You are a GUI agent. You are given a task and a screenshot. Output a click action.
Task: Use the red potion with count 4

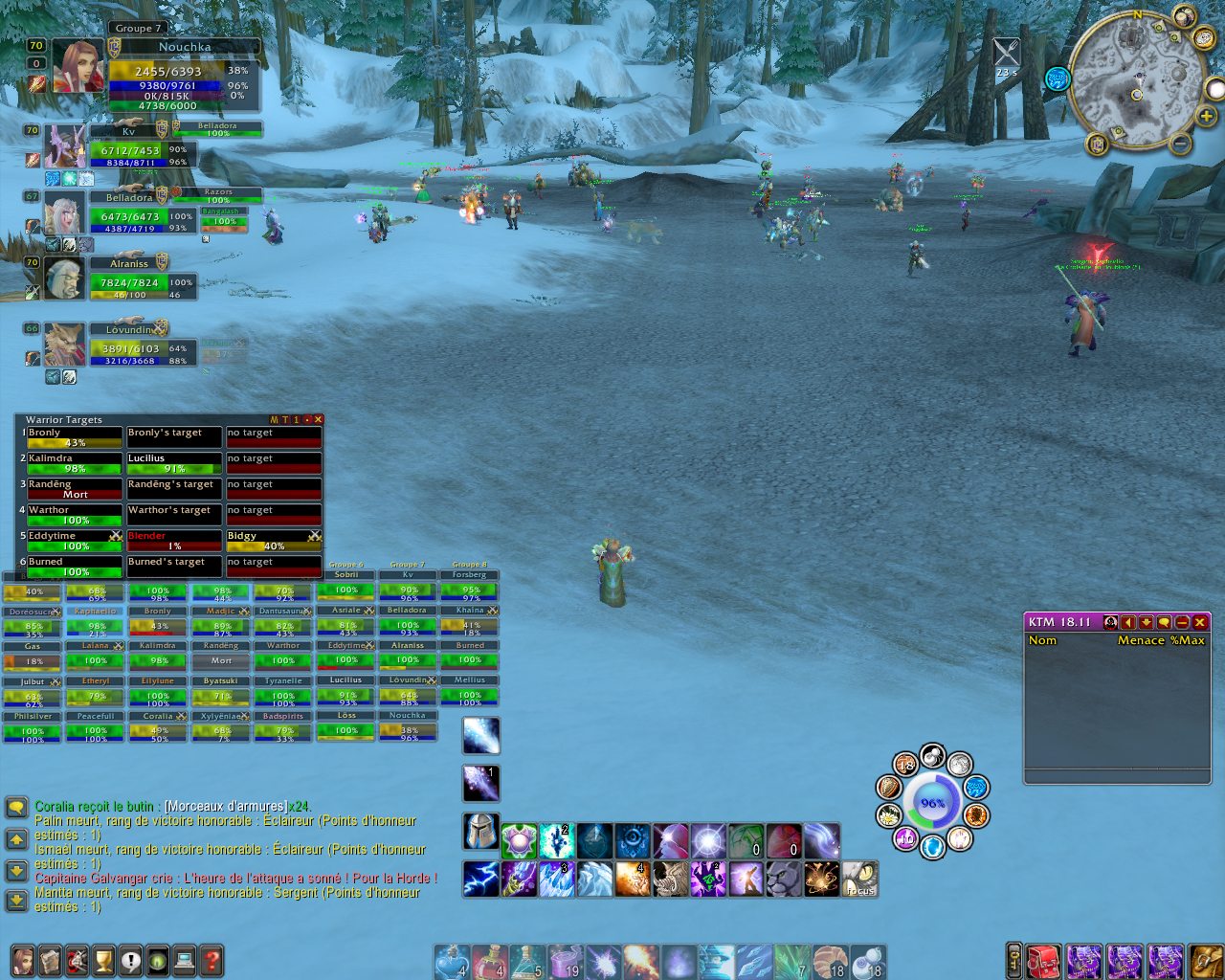point(490,961)
